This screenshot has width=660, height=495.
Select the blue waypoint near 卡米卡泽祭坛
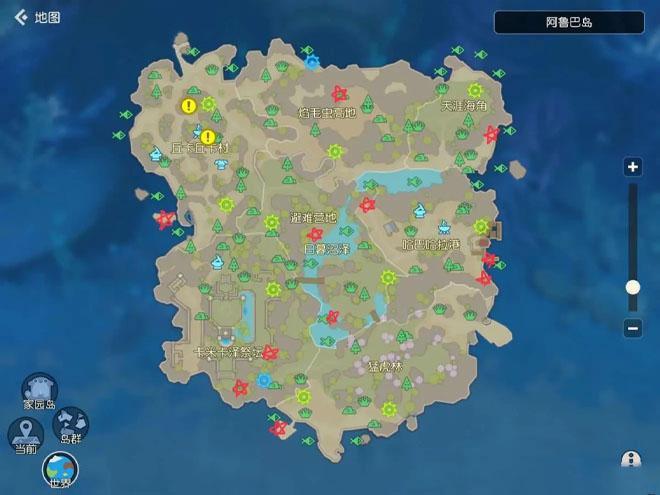pyautogui.click(x=264, y=380)
